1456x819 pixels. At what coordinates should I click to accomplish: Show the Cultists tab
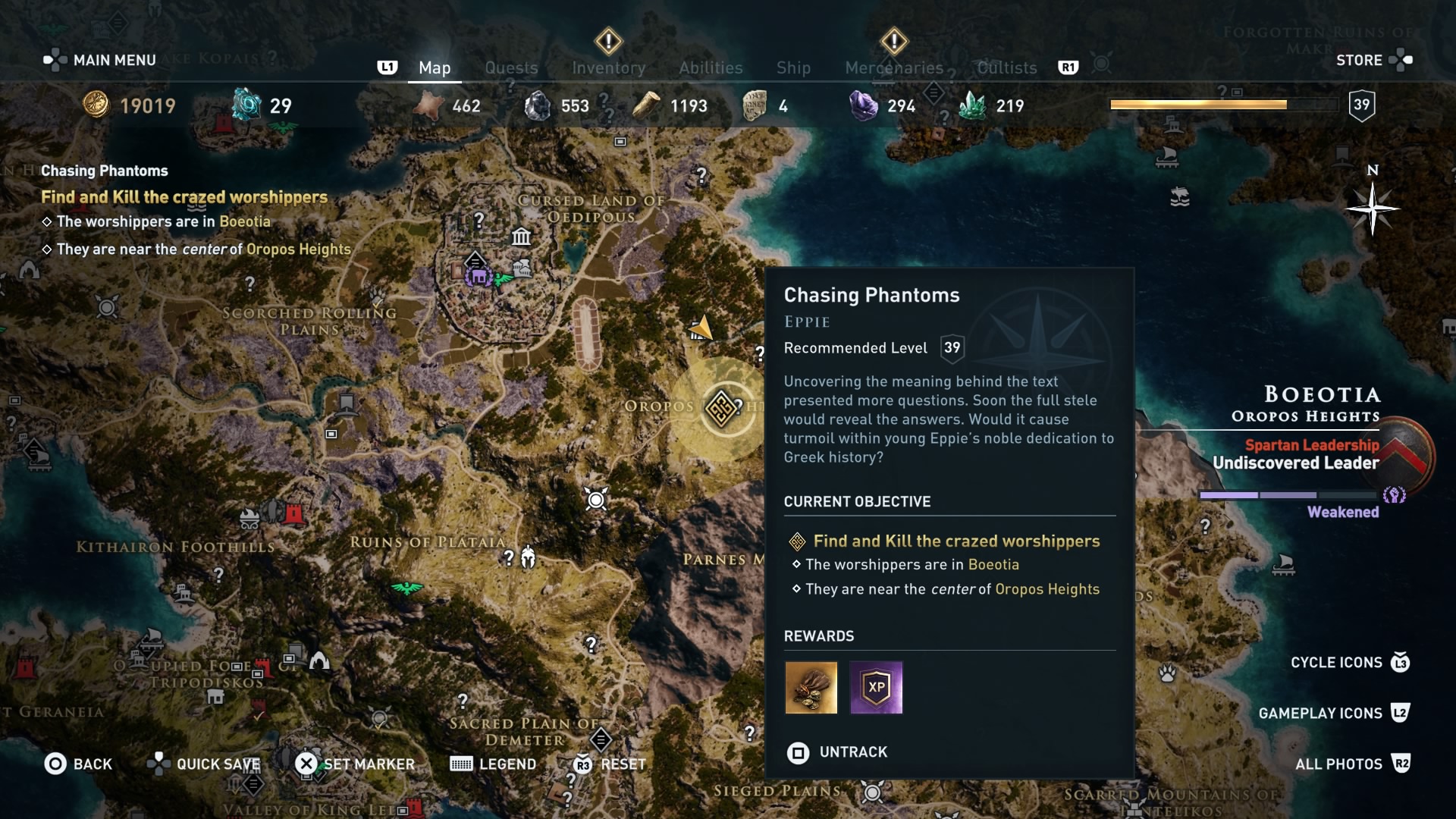(1006, 67)
